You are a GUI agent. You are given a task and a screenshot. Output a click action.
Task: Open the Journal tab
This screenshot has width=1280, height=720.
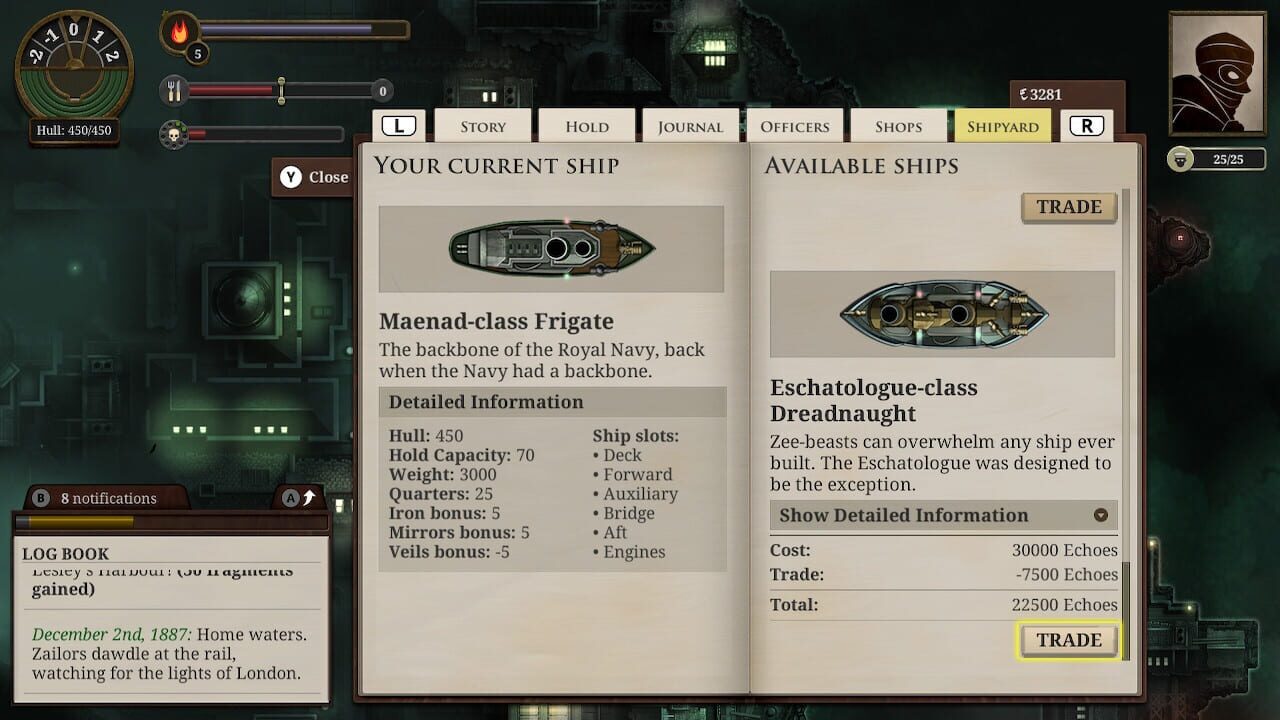point(690,126)
